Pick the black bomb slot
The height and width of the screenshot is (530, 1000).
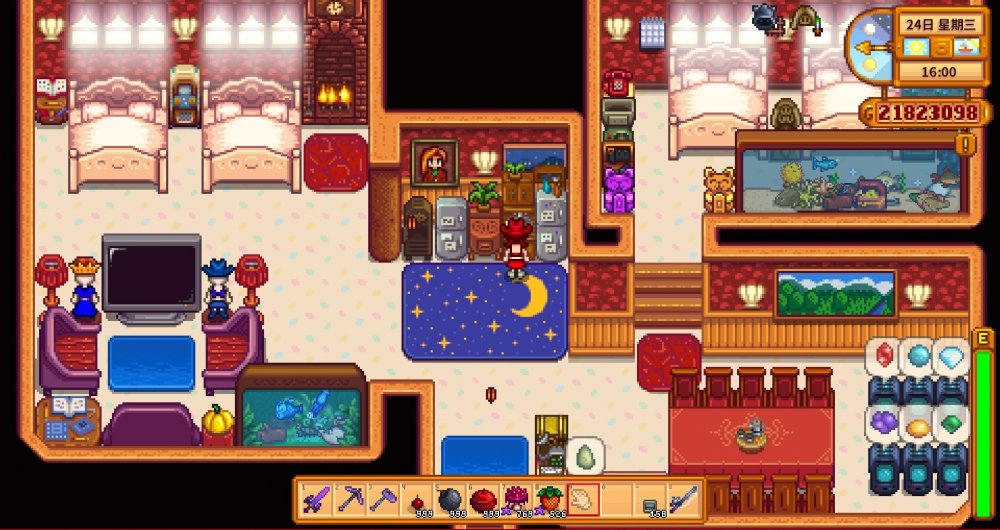point(450,498)
